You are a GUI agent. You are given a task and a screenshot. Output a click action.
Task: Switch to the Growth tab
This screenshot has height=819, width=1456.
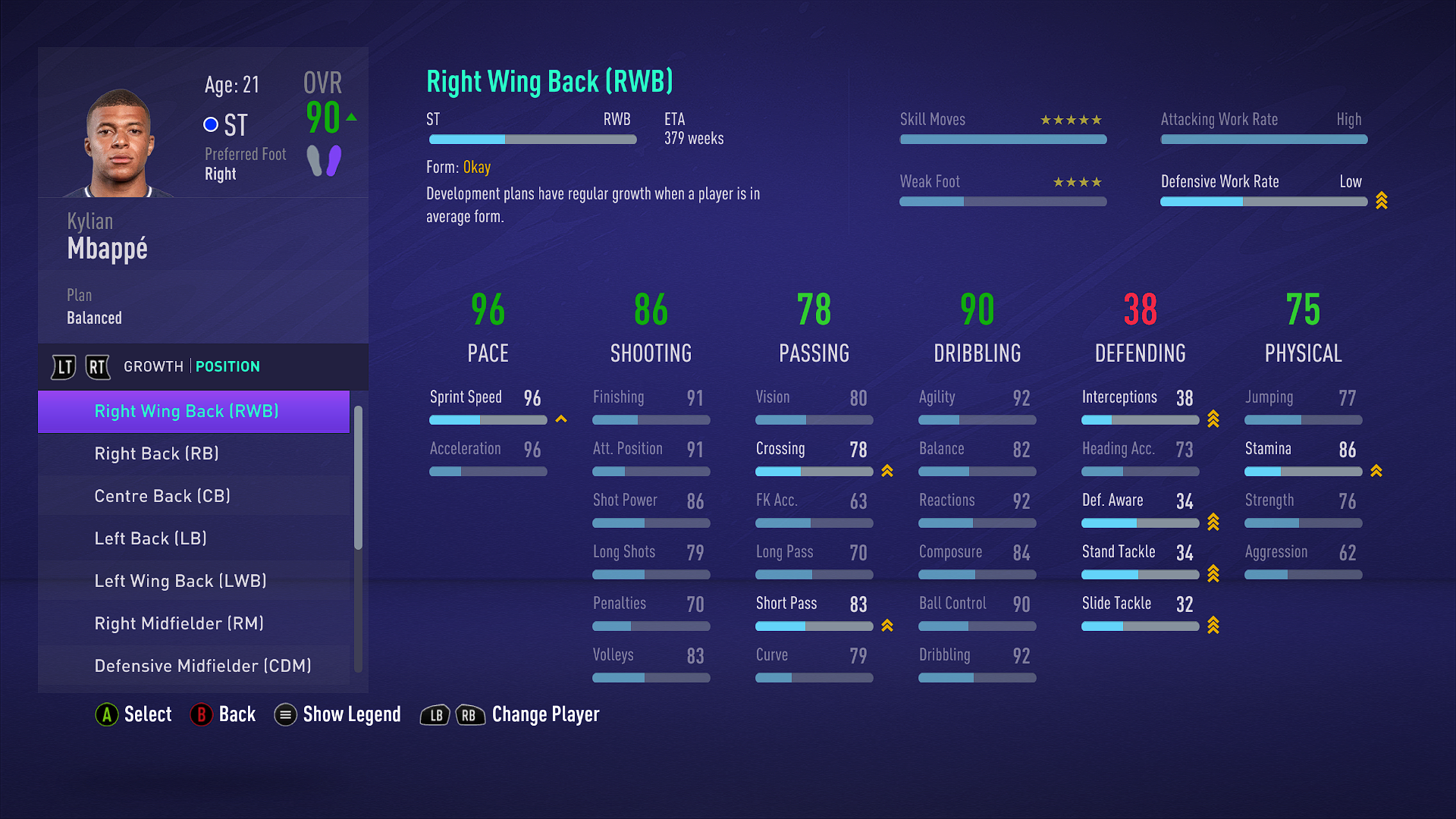[153, 367]
